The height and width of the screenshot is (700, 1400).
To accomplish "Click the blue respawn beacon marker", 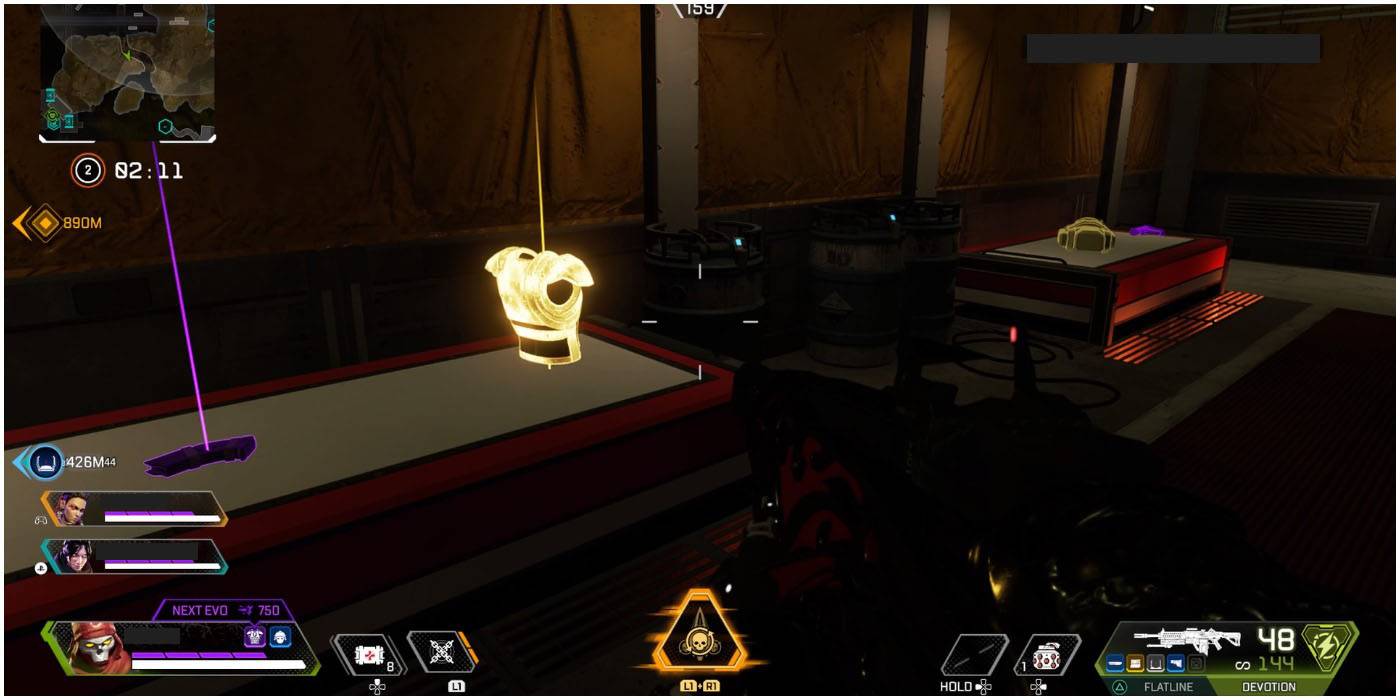I will [x=45, y=462].
